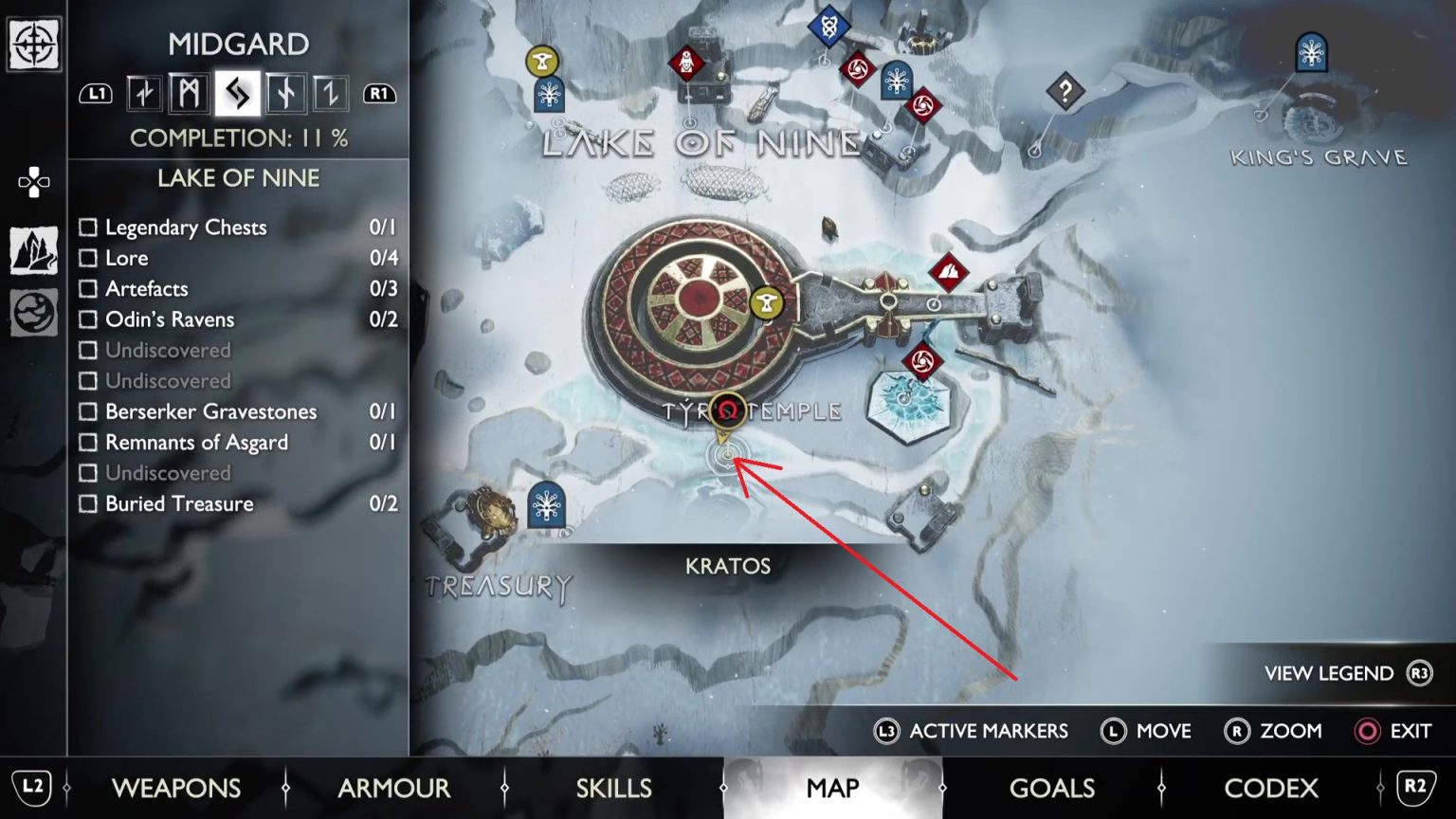Click the ZOOM (R) control
The width and height of the screenshot is (1456, 819).
click(1276, 731)
